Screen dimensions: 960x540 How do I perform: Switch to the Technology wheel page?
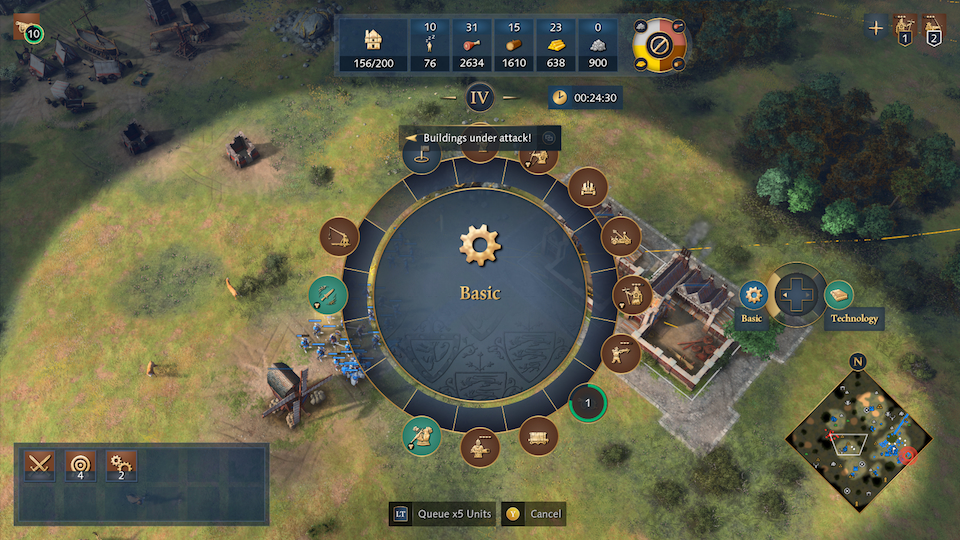point(840,295)
